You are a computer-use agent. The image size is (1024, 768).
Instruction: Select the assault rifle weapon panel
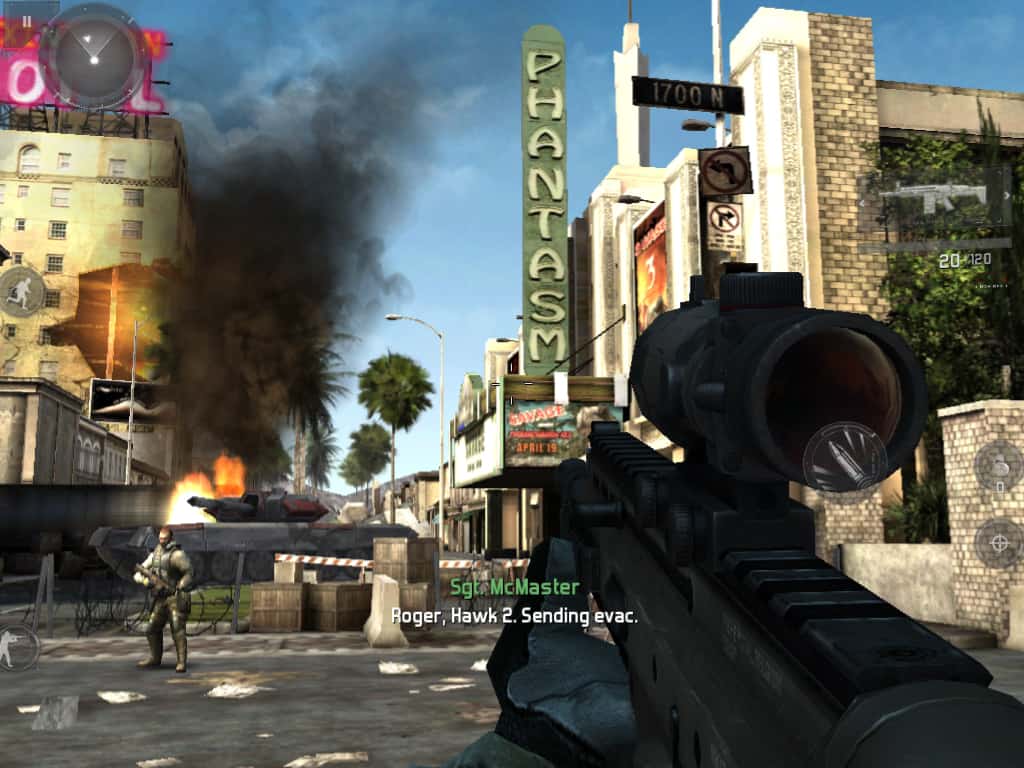click(x=933, y=198)
